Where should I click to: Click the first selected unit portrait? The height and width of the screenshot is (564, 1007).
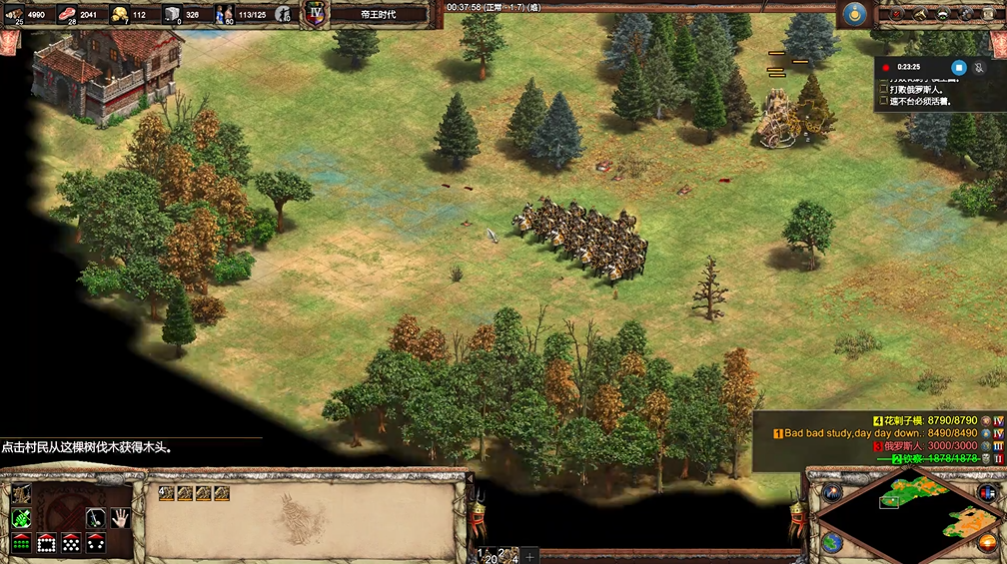click(x=166, y=493)
